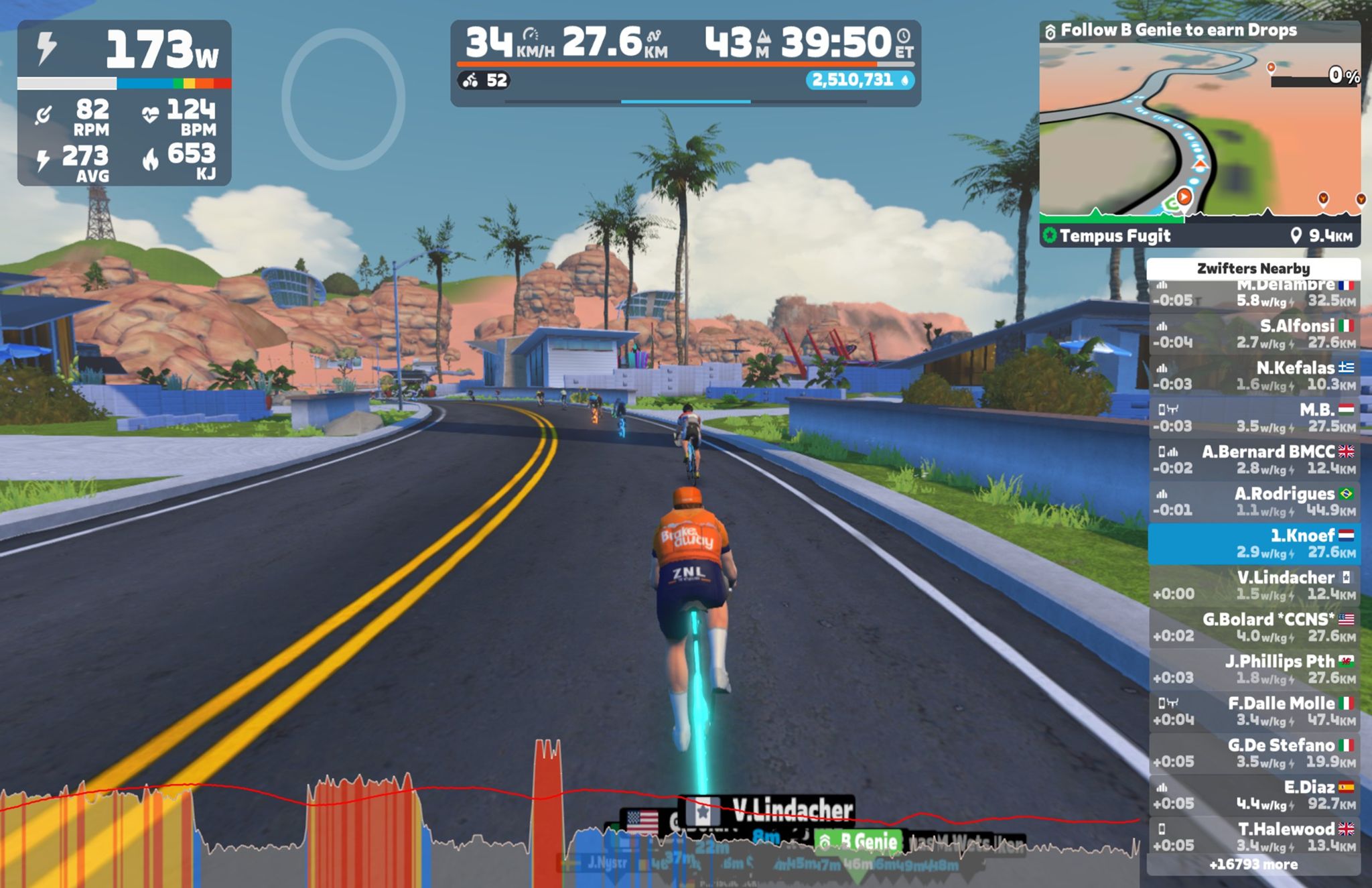
Task: Choose V.Lindacher in the nearby list
Action: [1254, 585]
